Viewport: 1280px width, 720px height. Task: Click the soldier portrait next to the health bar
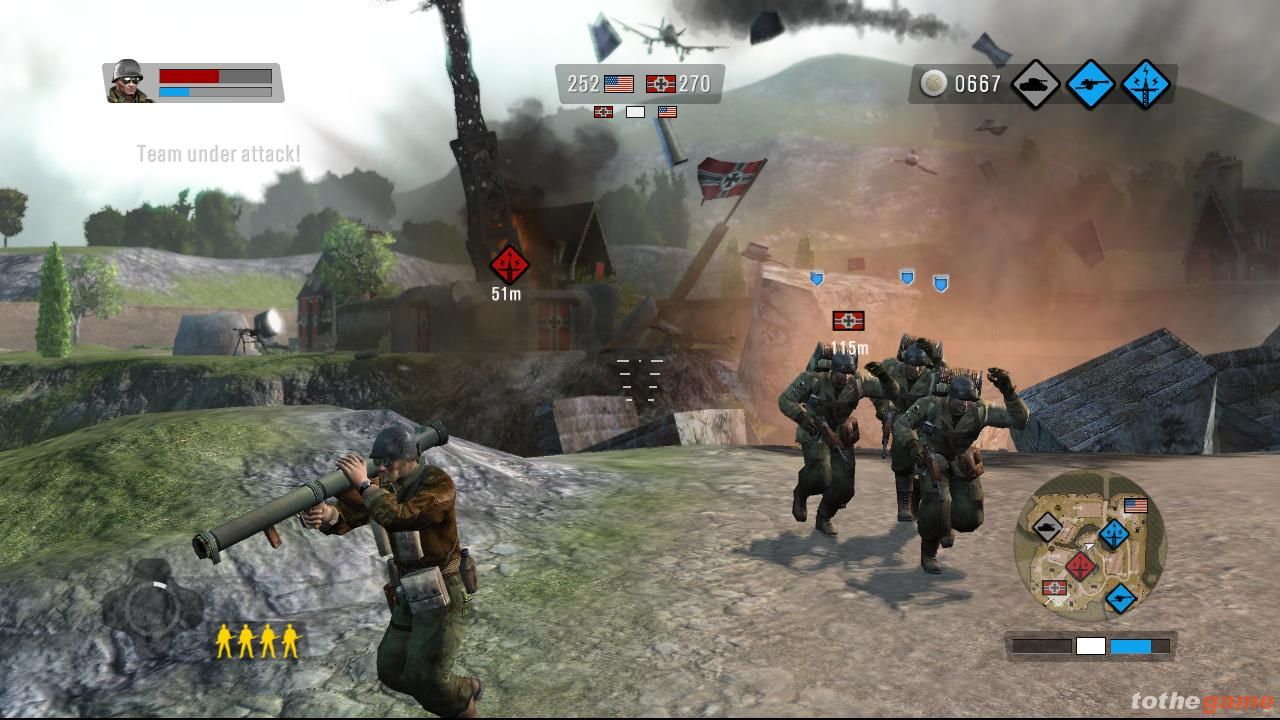(128, 82)
